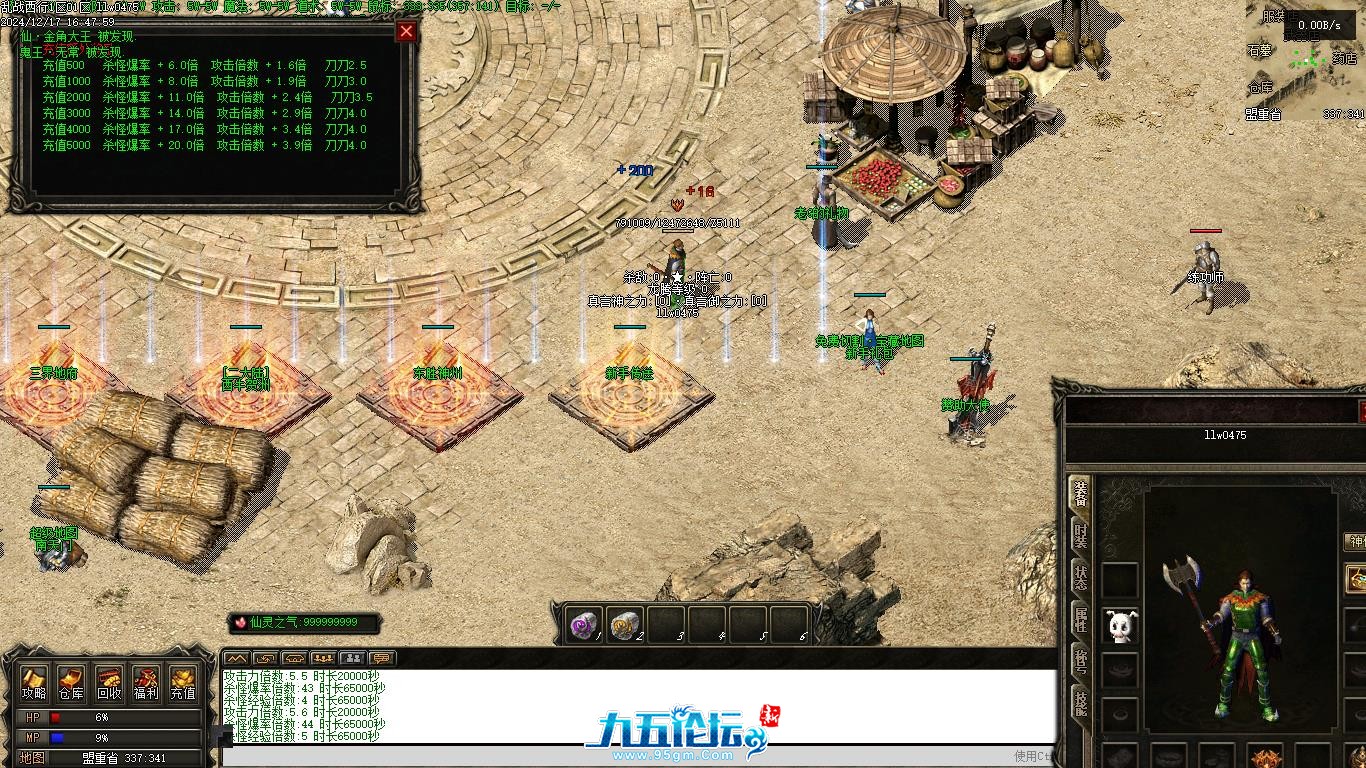
Task: Open the 攻略 guide menu
Action: [x=34, y=683]
